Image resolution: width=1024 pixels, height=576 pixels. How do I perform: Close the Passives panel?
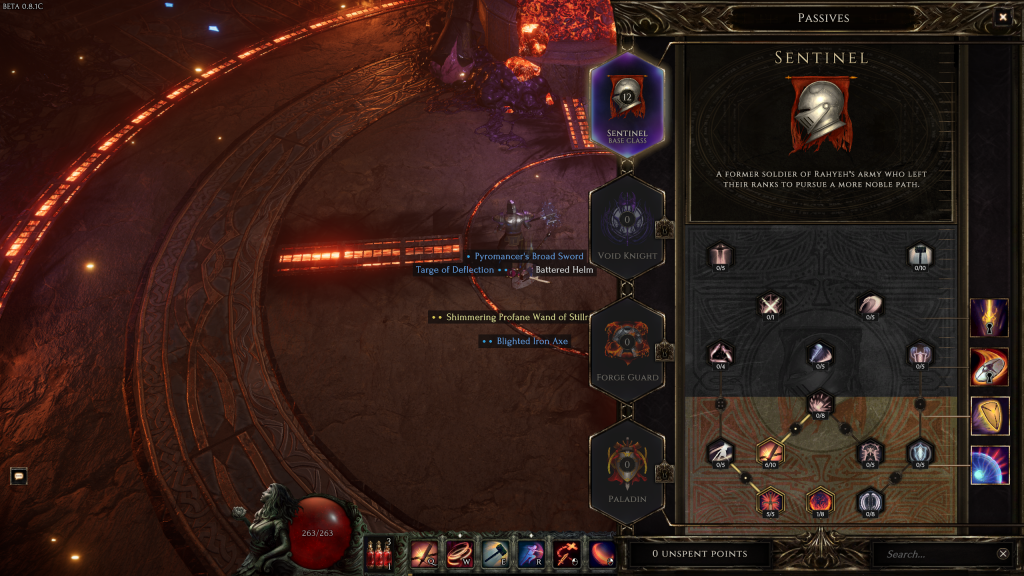tap(1003, 17)
